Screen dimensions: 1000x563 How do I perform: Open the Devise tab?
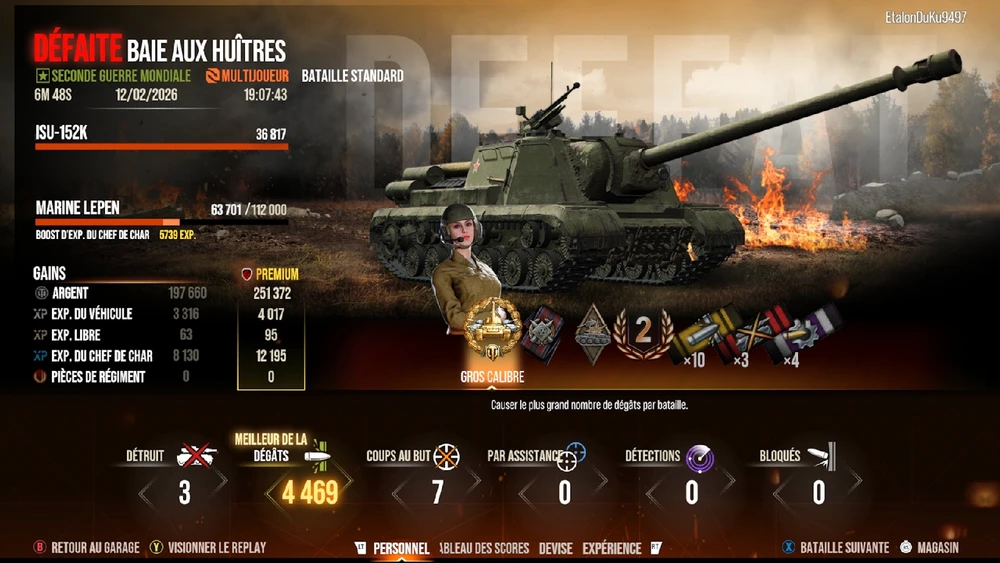point(555,548)
